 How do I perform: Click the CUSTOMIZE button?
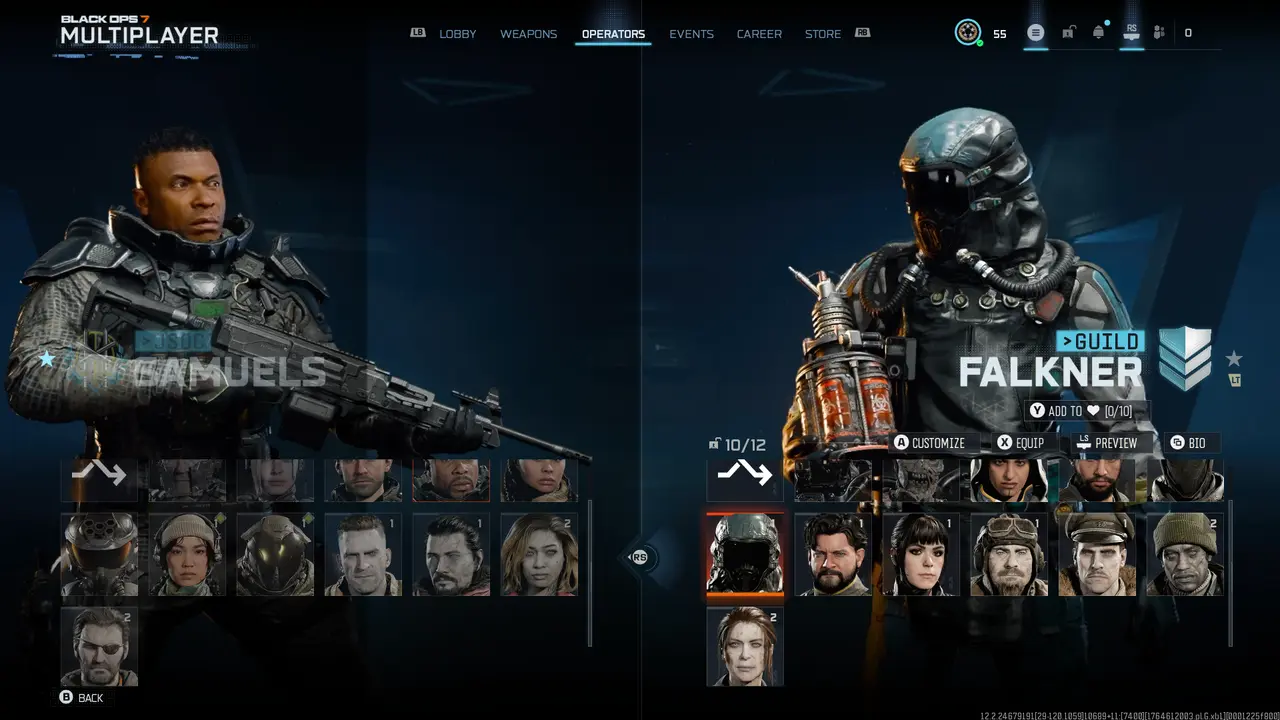pyautogui.click(x=932, y=442)
